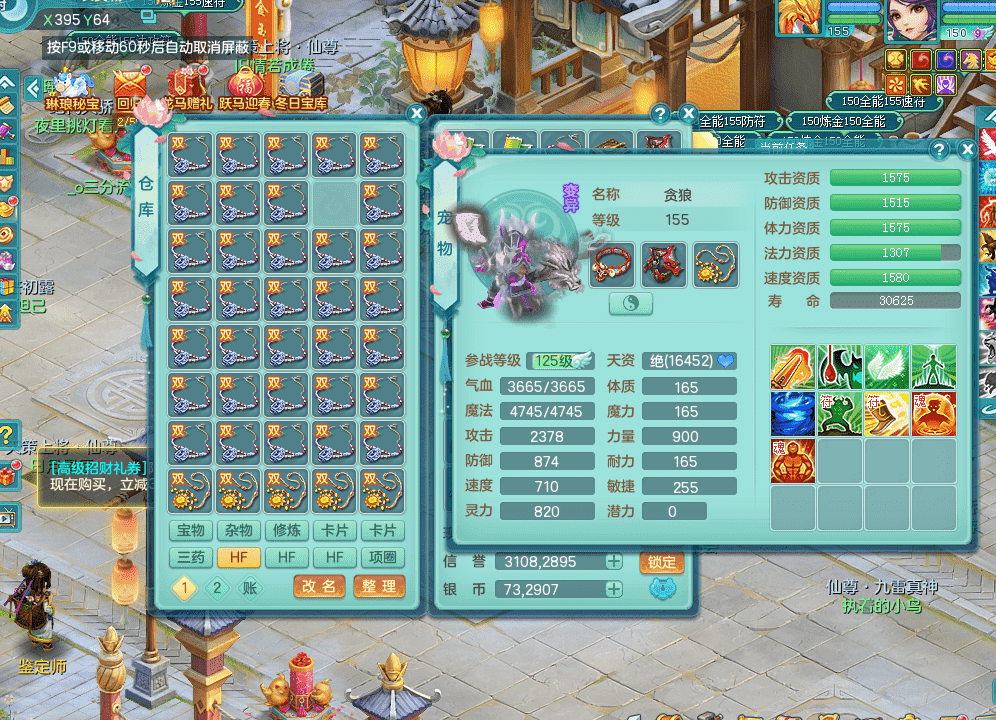The image size is (996, 720).
Task: Toggle the yin-yang button under pet equipment
Action: (x=631, y=303)
